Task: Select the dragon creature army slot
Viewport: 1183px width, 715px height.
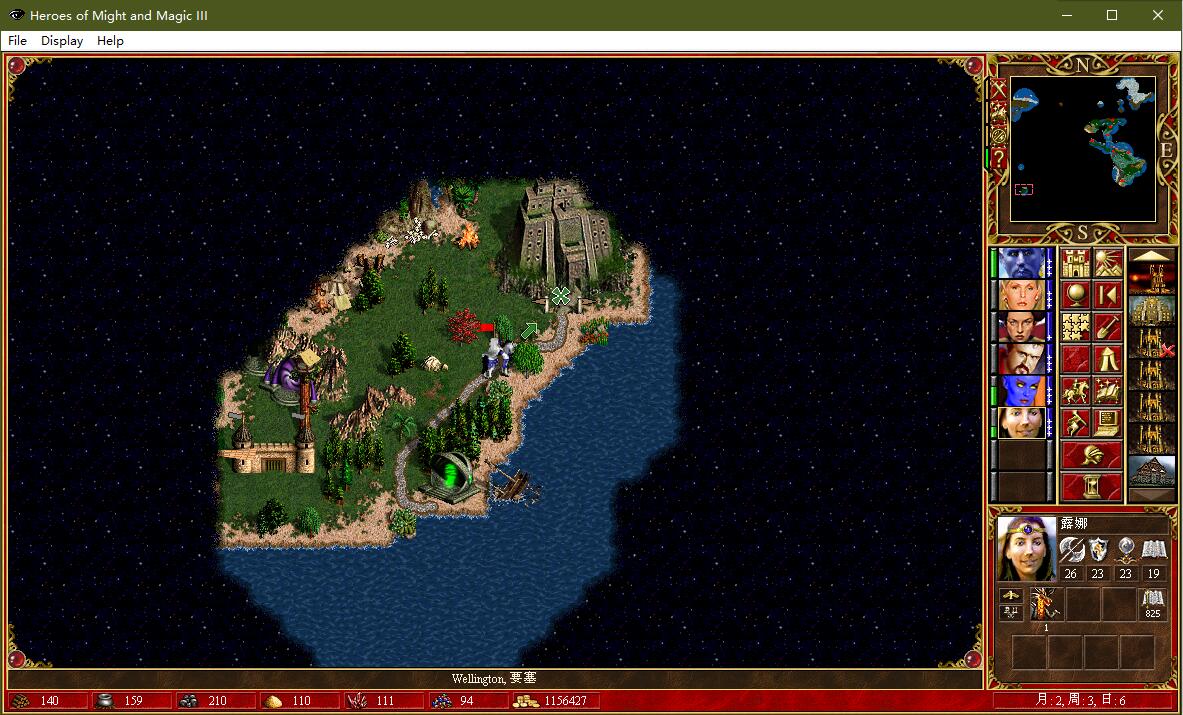Action: click(1047, 604)
